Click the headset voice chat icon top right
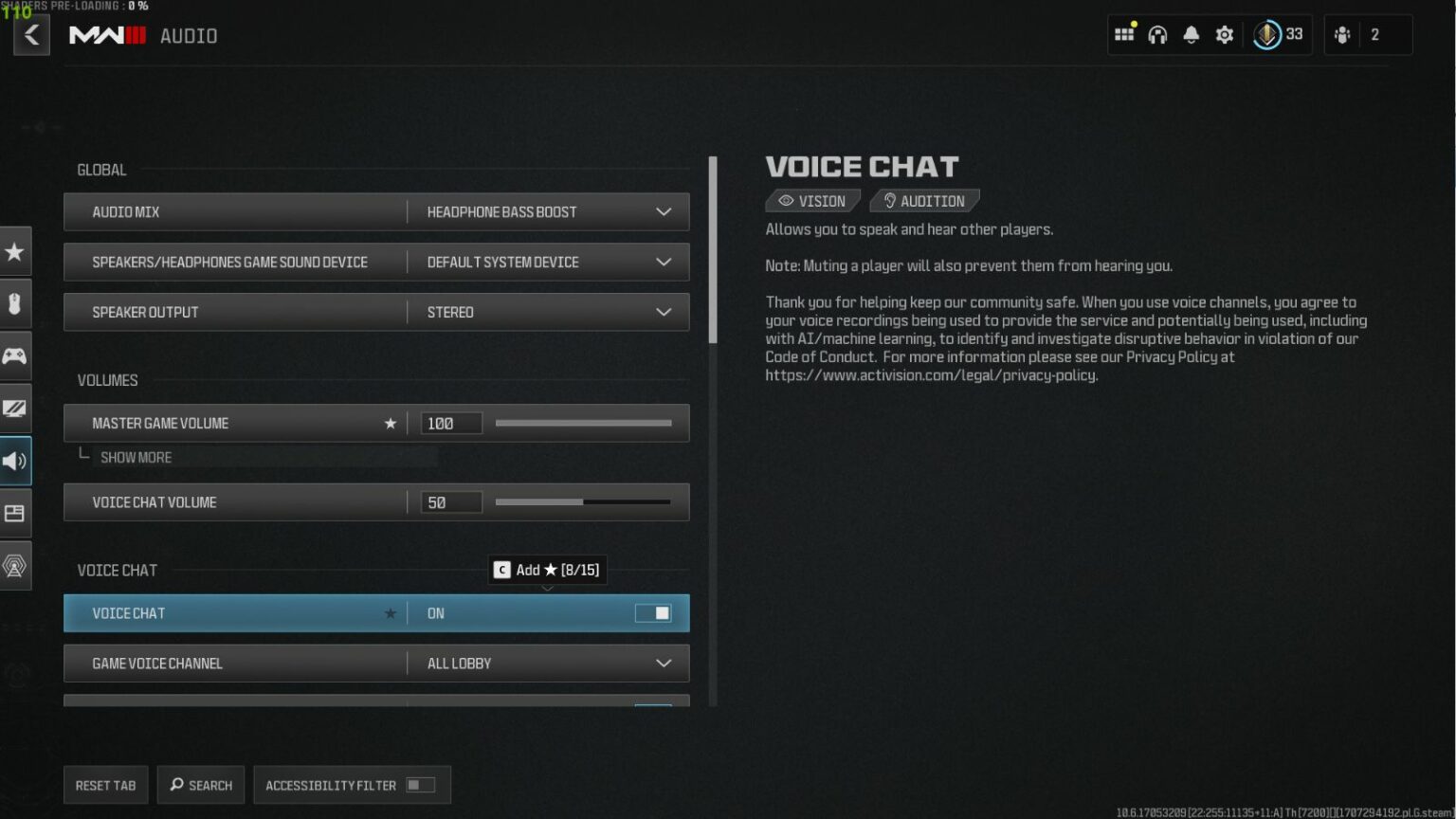Viewport: 1456px width, 819px height. coord(1157,34)
